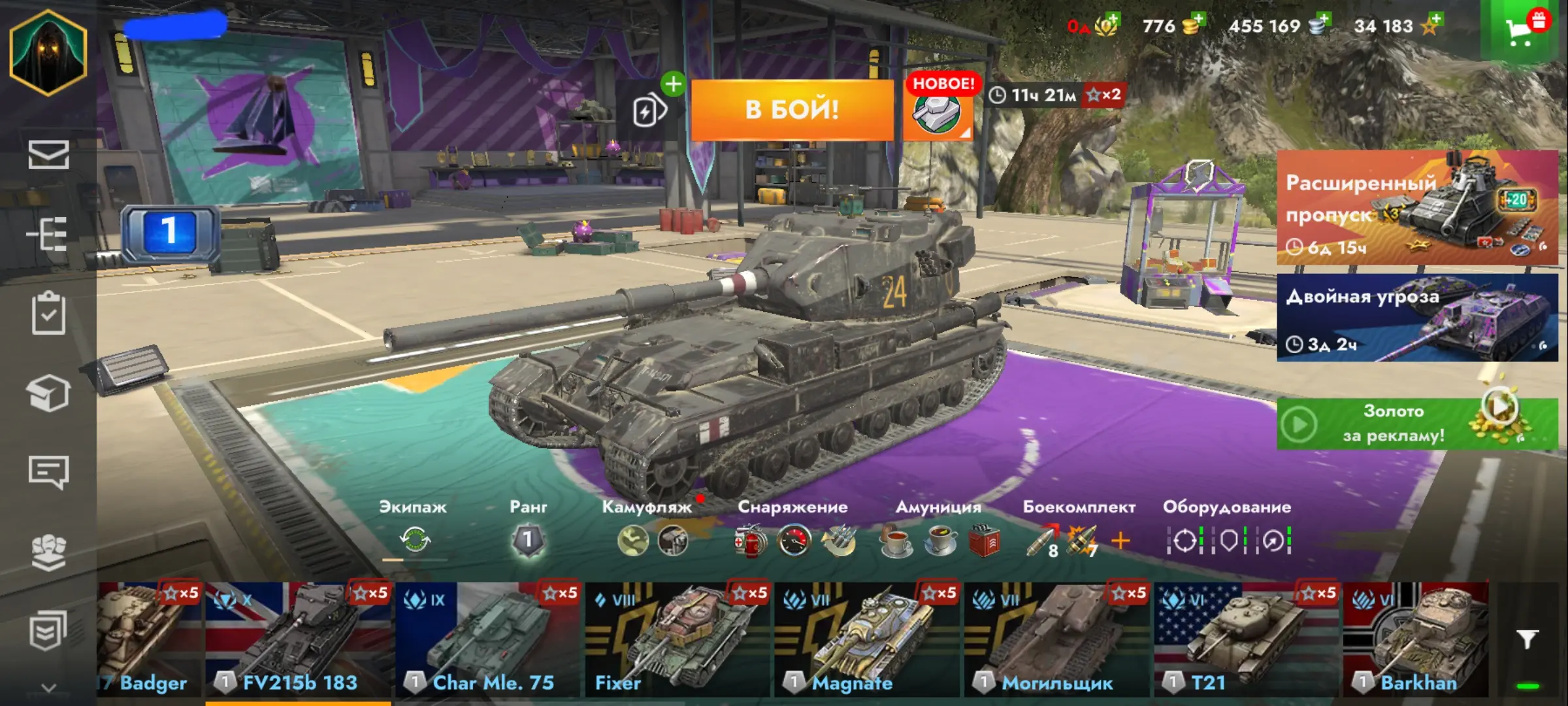Open the player profile avatar
The height and width of the screenshot is (706, 1568).
(48, 52)
